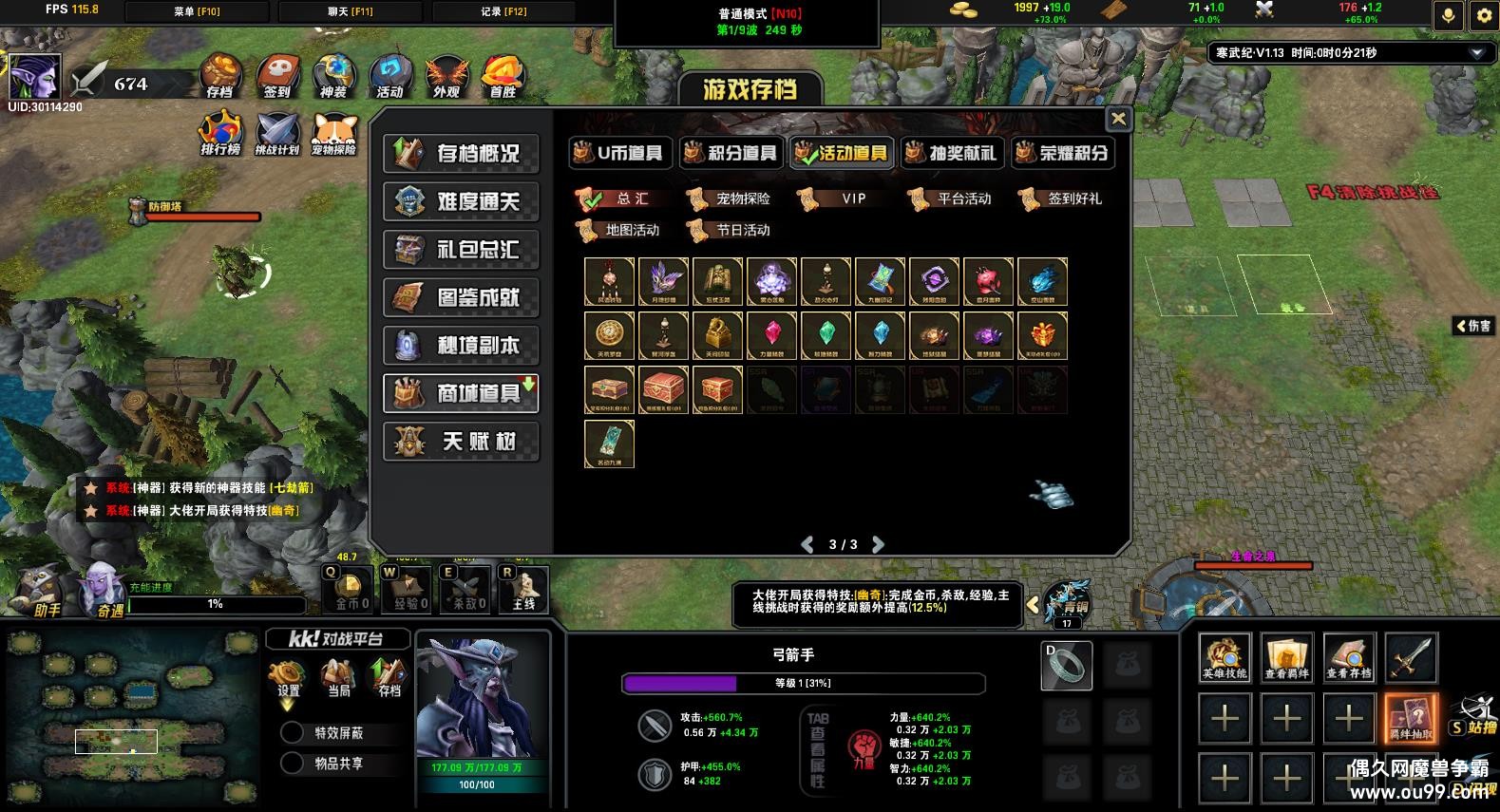Switch to the 积分道具 tab
The width and height of the screenshot is (1500, 812).
click(x=731, y=153)
